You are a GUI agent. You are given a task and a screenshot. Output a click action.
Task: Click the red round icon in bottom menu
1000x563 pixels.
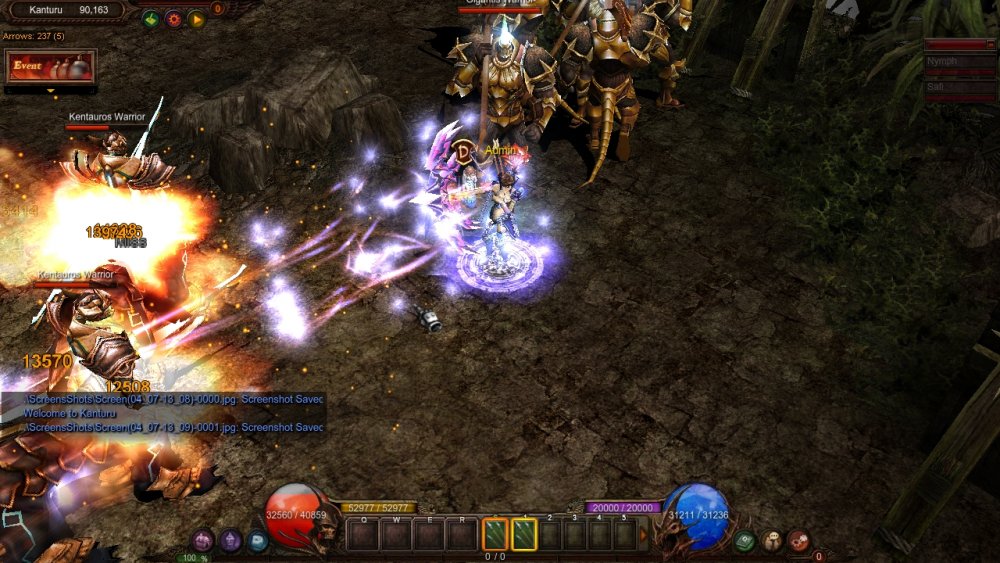point(798,541)
